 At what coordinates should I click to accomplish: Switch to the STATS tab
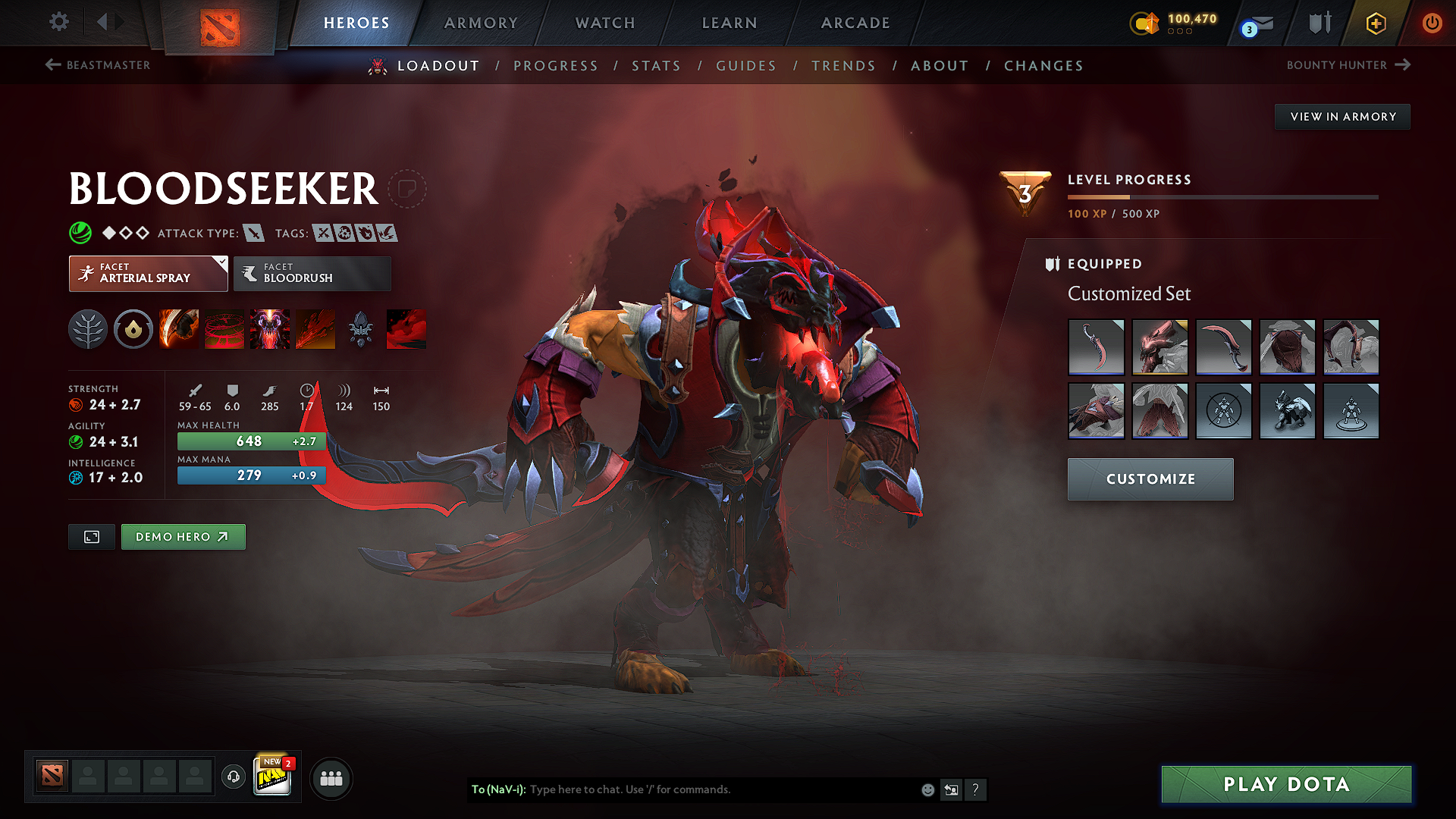(x=657, y=66)
